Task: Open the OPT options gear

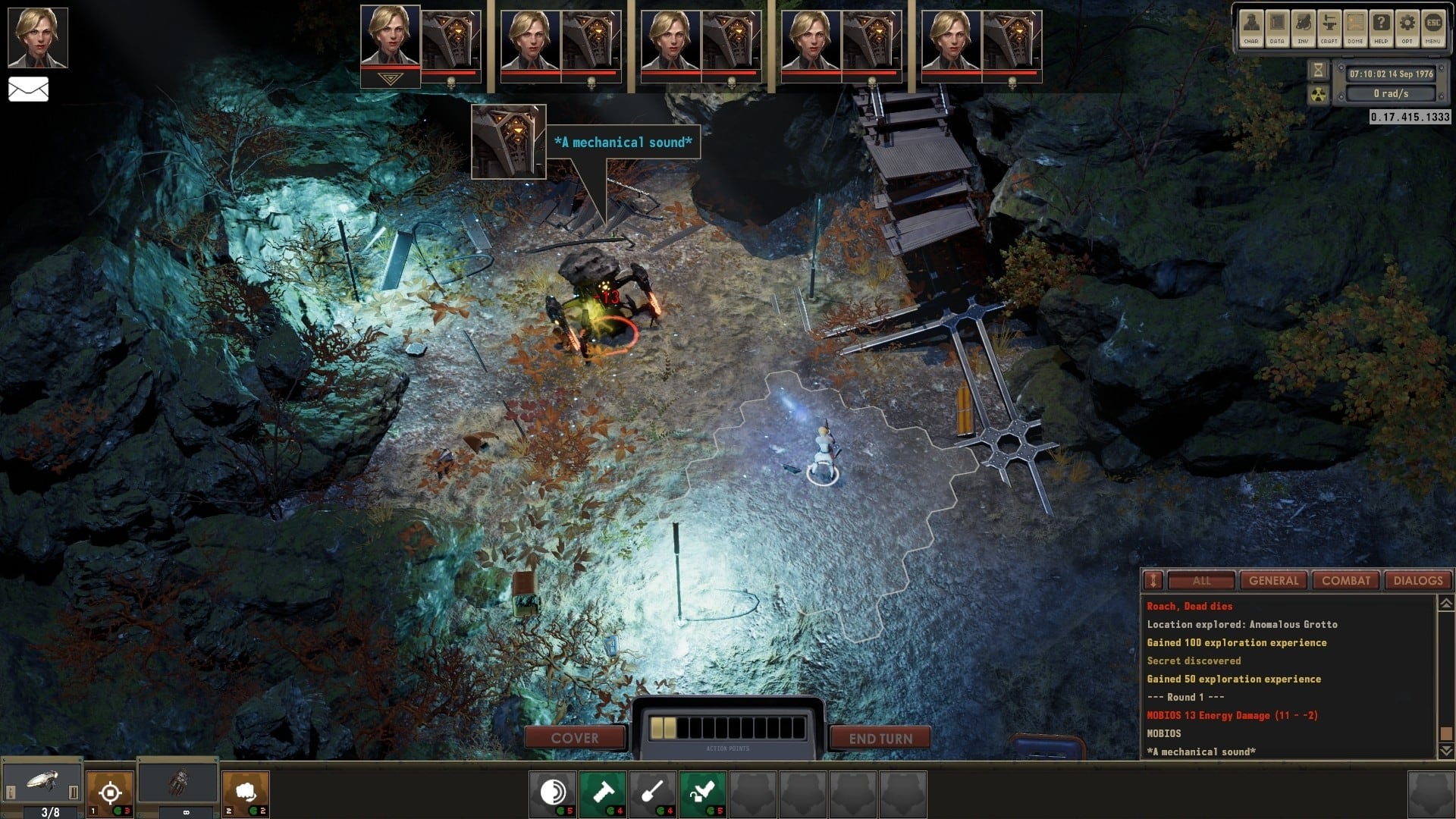Action: (1407, 28)
